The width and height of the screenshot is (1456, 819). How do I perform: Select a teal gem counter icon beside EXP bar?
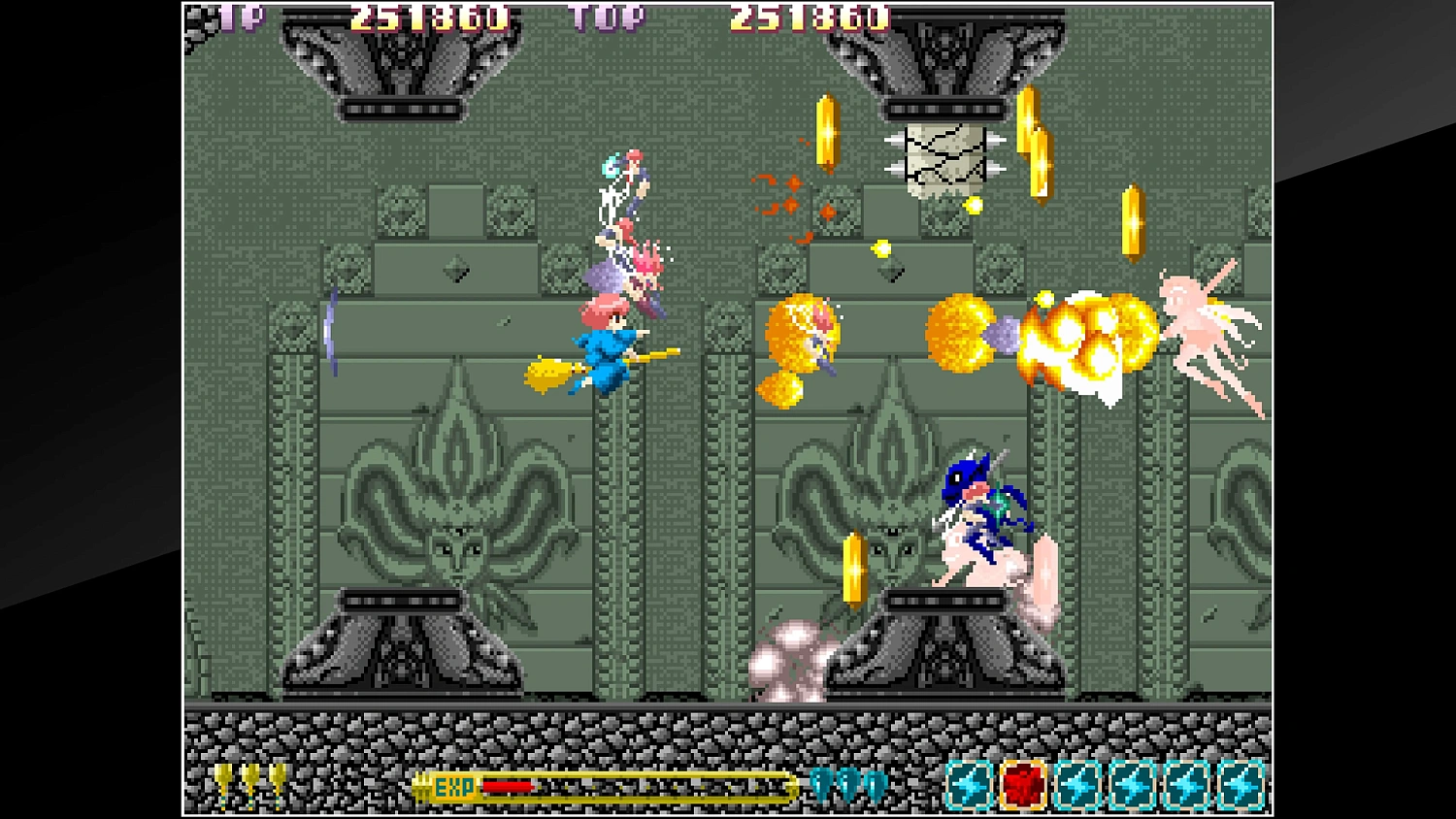(820, 784)
